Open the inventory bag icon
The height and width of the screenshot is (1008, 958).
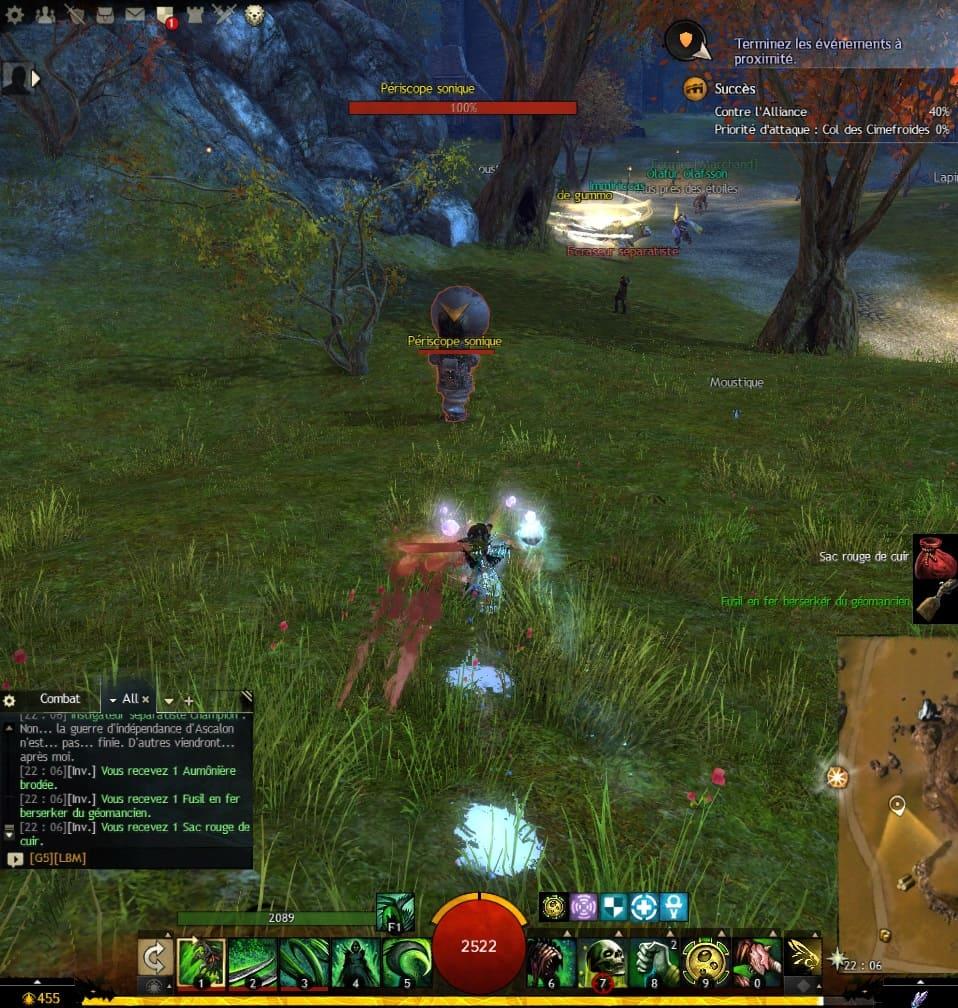pos(104,14)
